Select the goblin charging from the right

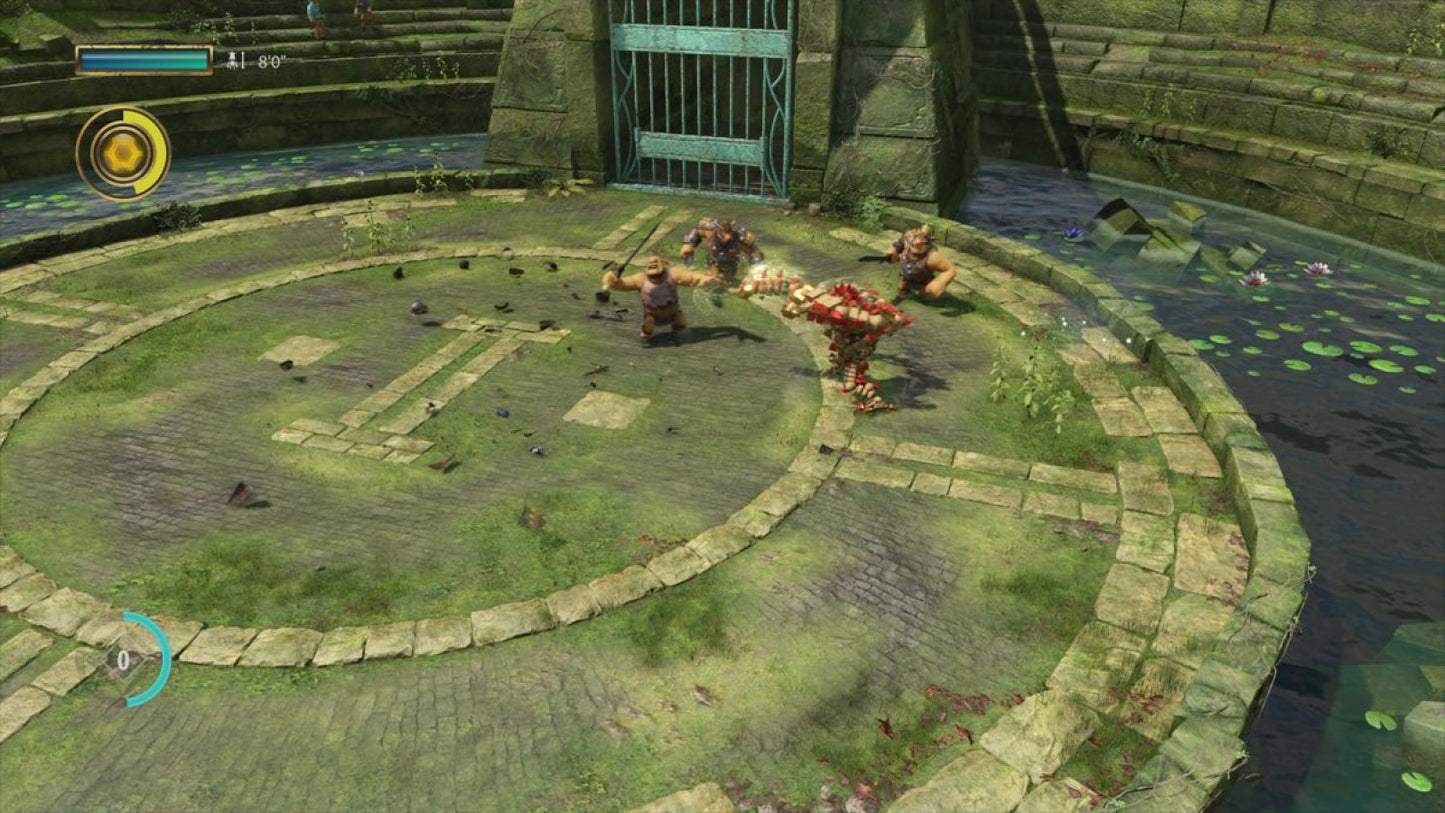[x=915, y=270]
